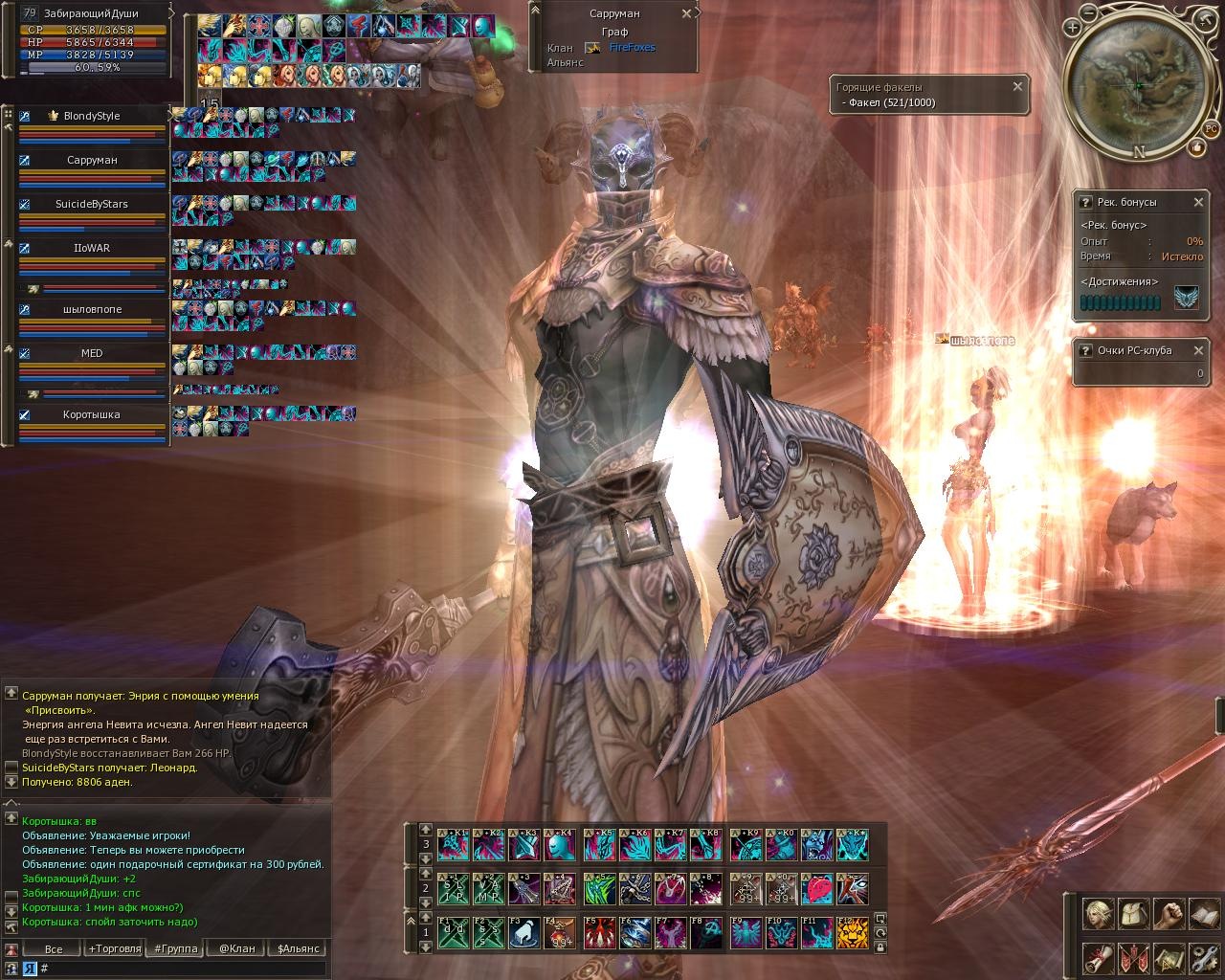Close the Сарруман target window
This screenshot has height=980, width=1225.
click(686, 14)
